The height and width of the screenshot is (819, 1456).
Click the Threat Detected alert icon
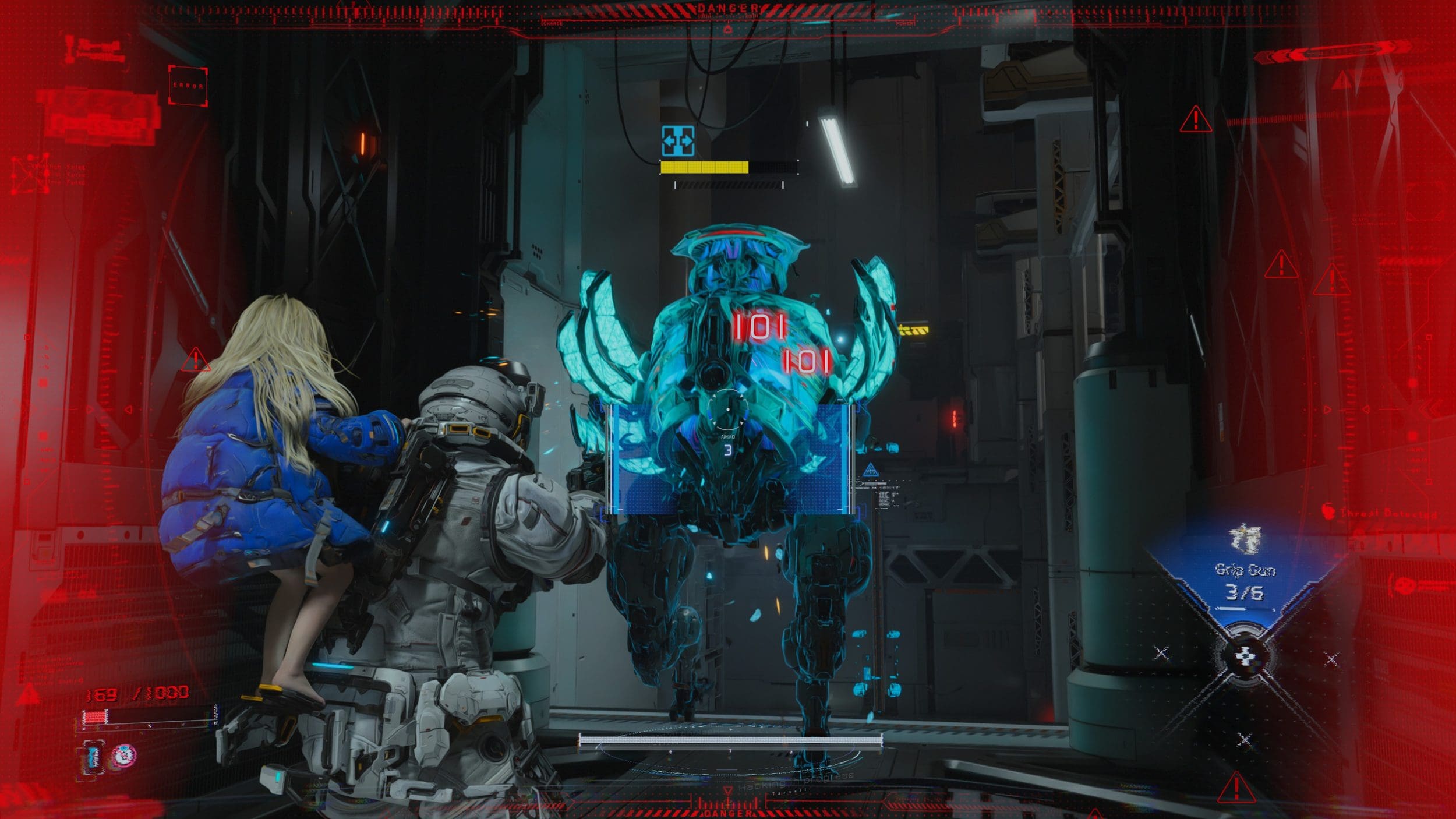coord(1328,511)
